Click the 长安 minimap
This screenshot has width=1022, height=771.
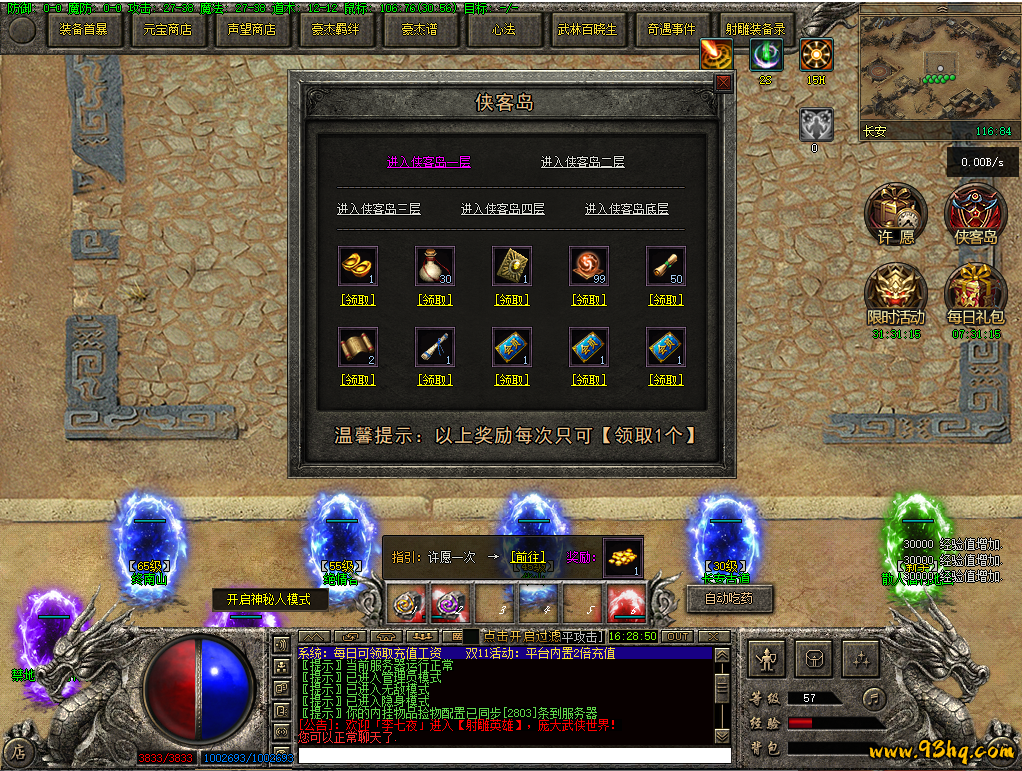point(937,70)
